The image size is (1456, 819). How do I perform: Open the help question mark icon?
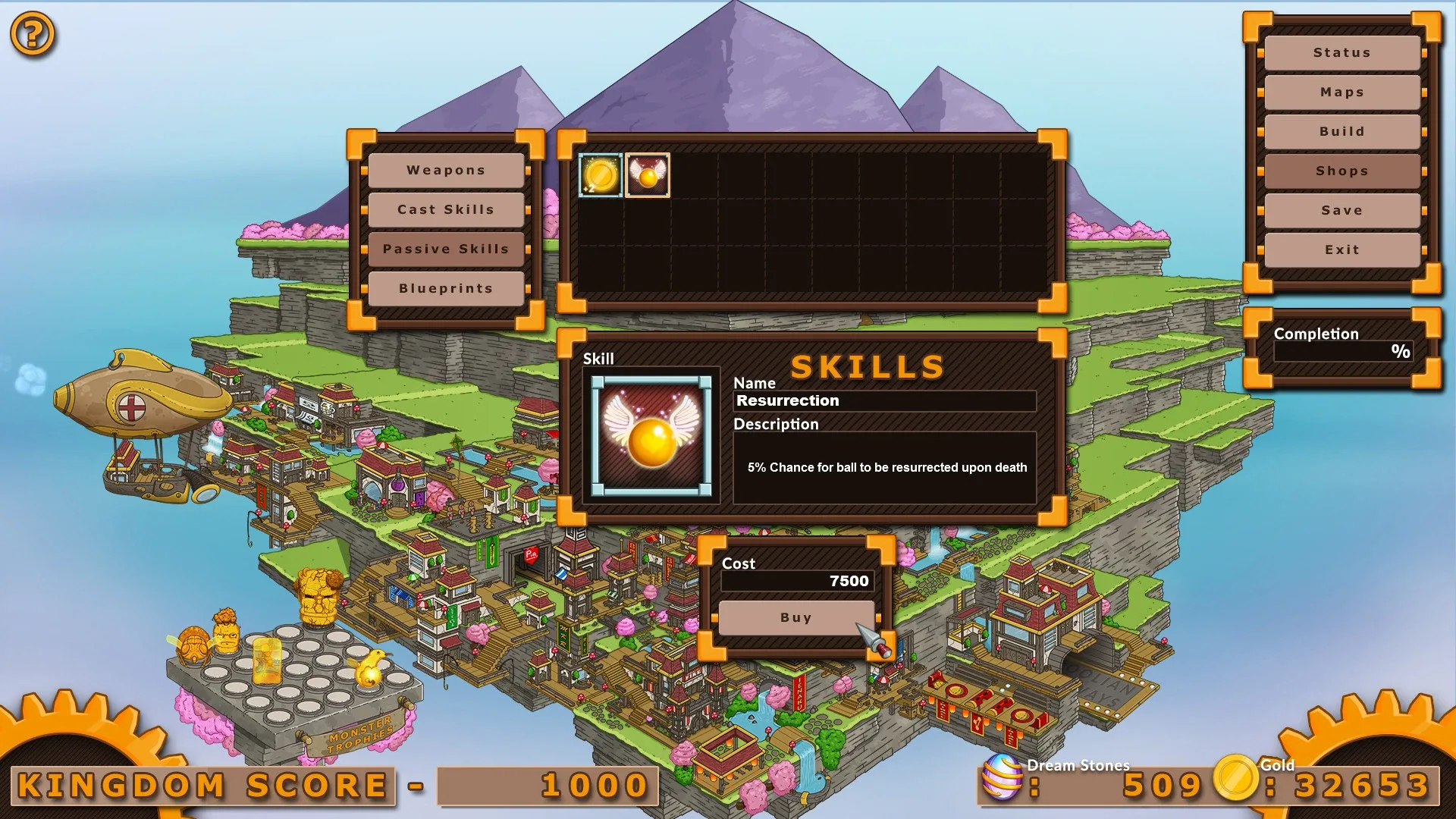(x=32, y=32)
